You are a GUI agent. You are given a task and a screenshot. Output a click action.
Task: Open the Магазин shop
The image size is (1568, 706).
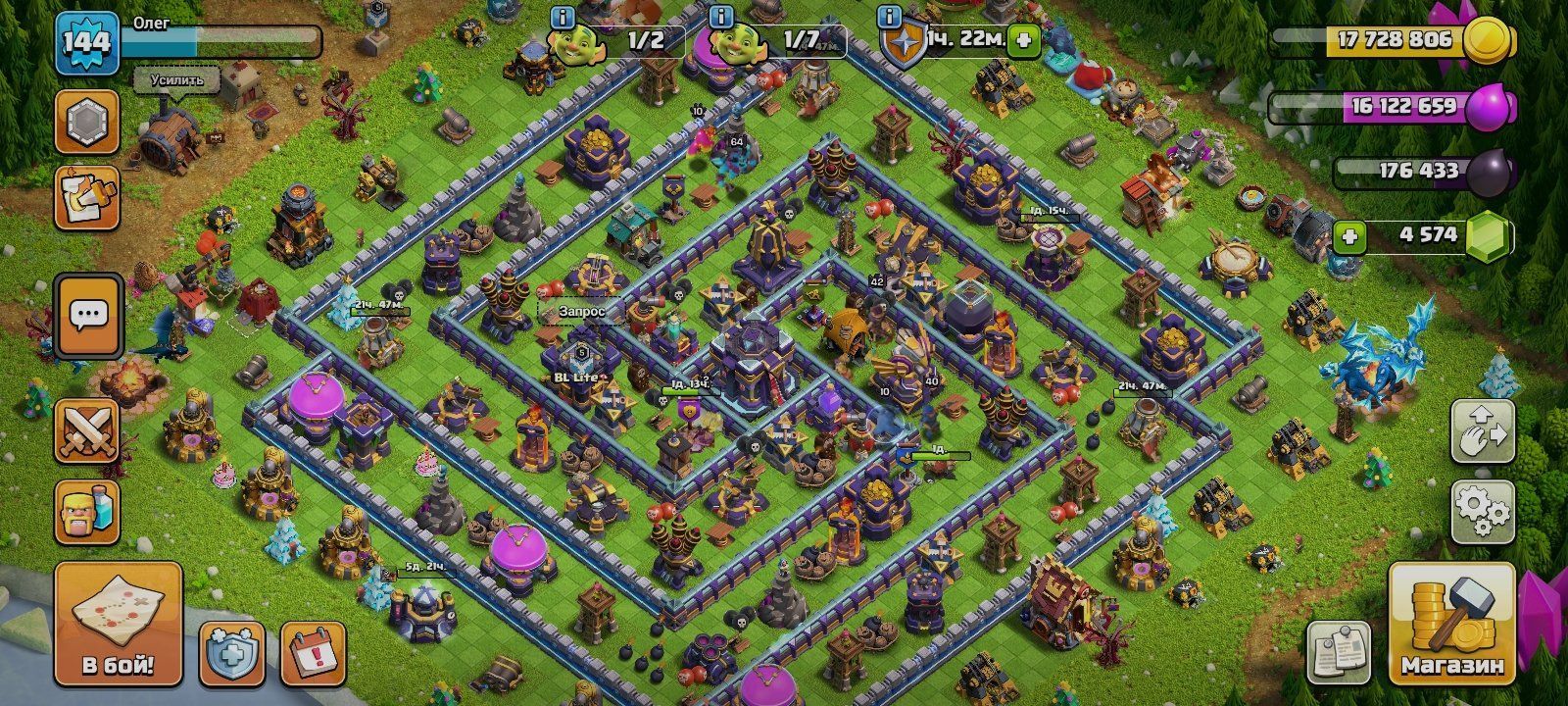1451,625
